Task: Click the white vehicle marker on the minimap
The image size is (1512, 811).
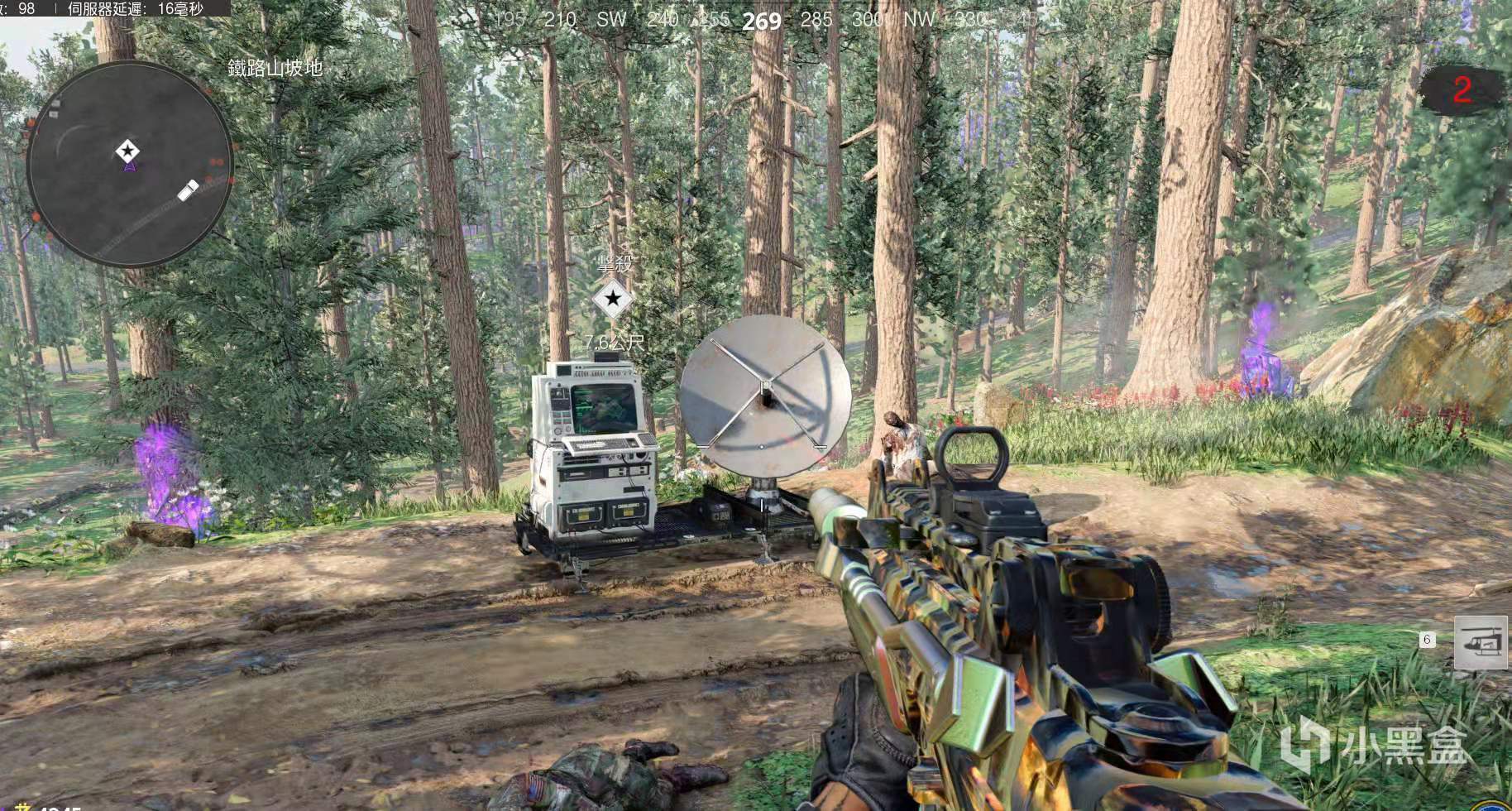Action: click(x=188, y=190)
